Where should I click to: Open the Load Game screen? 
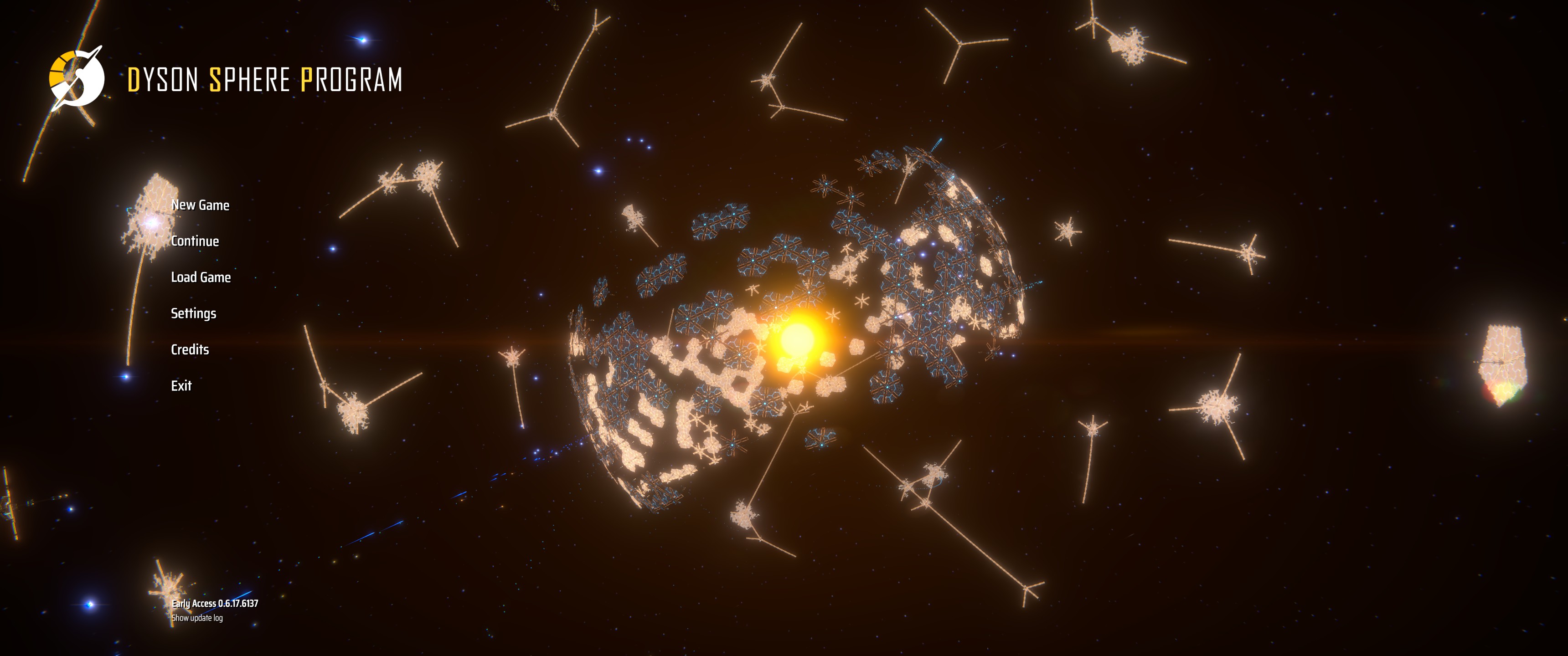click(201, 277)
